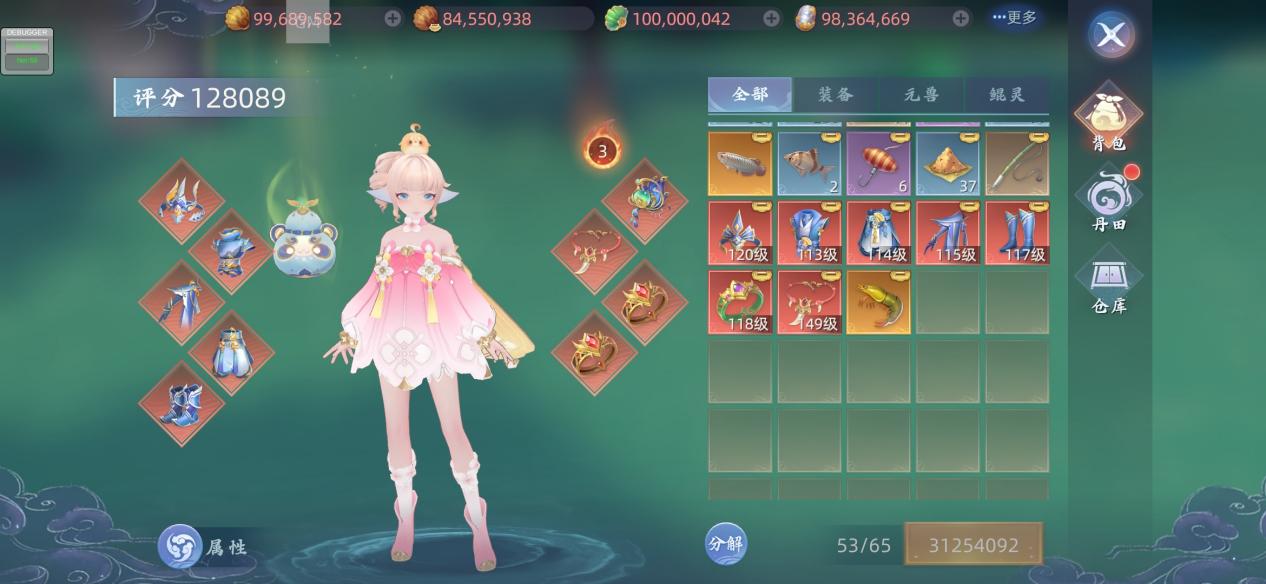The height and width of the screenshot is (584, 1266).
Task: Click the panda pet companion icon
Action: coord(304,238)
